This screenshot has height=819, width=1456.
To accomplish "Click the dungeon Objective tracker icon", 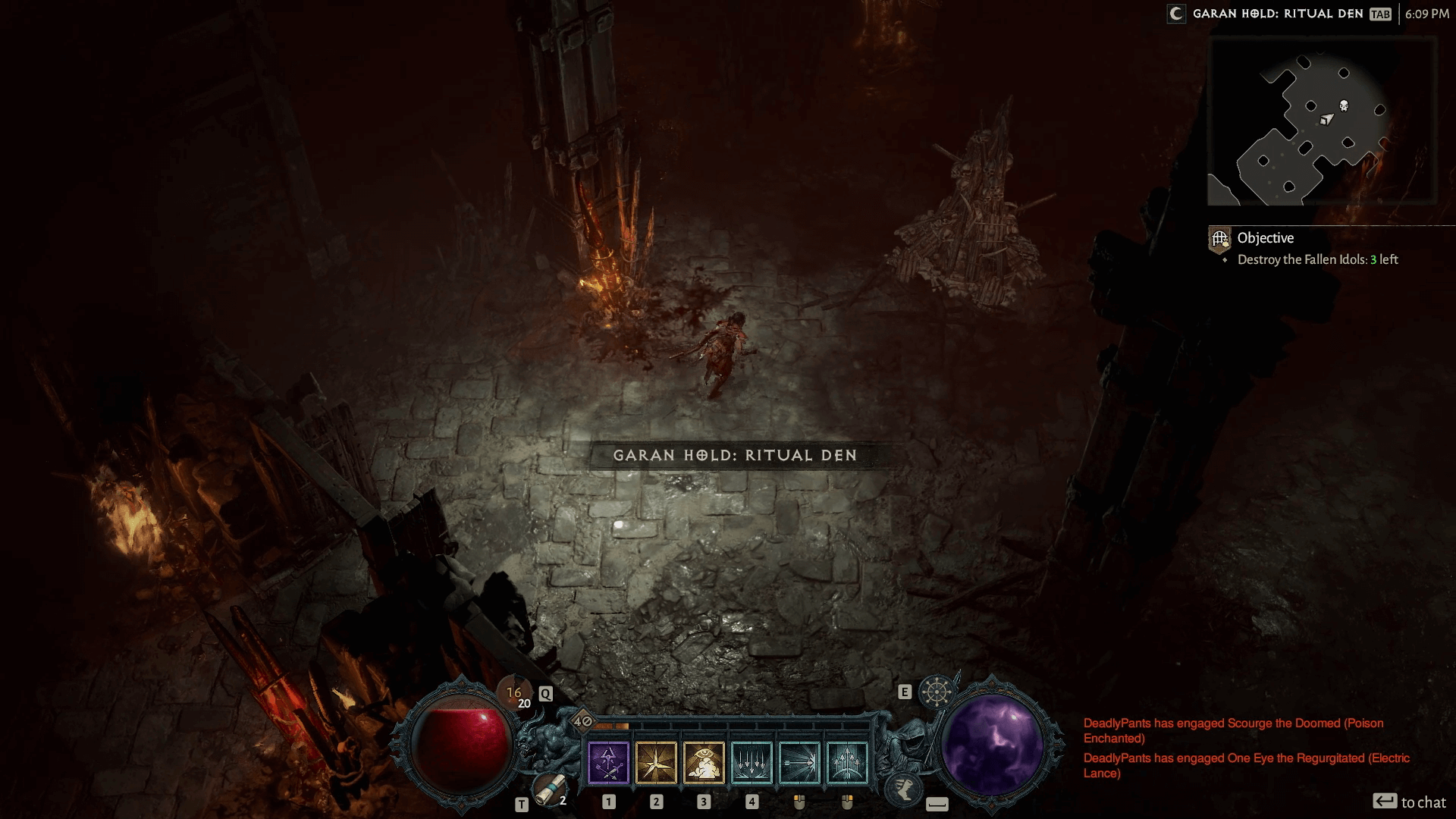I will (x=1220, y=240).
